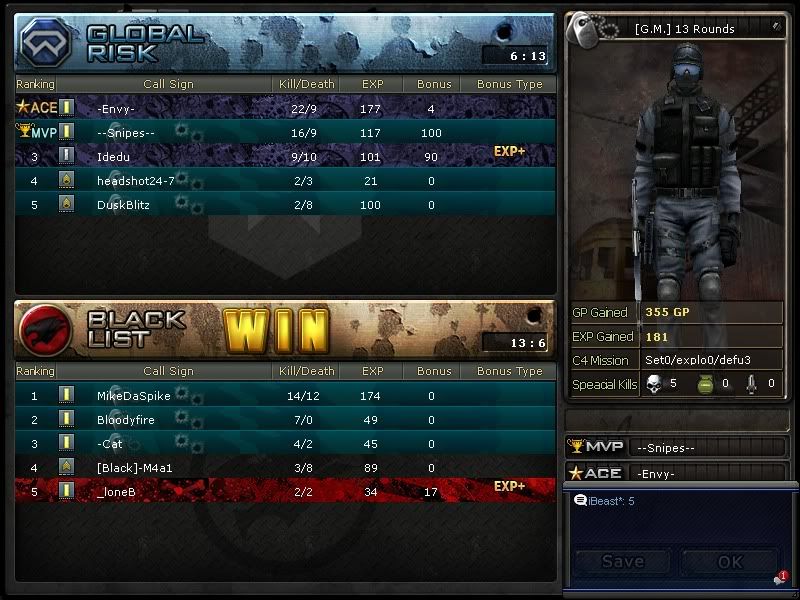
Task: Select the -Cat player row
Action: (285, 444)
